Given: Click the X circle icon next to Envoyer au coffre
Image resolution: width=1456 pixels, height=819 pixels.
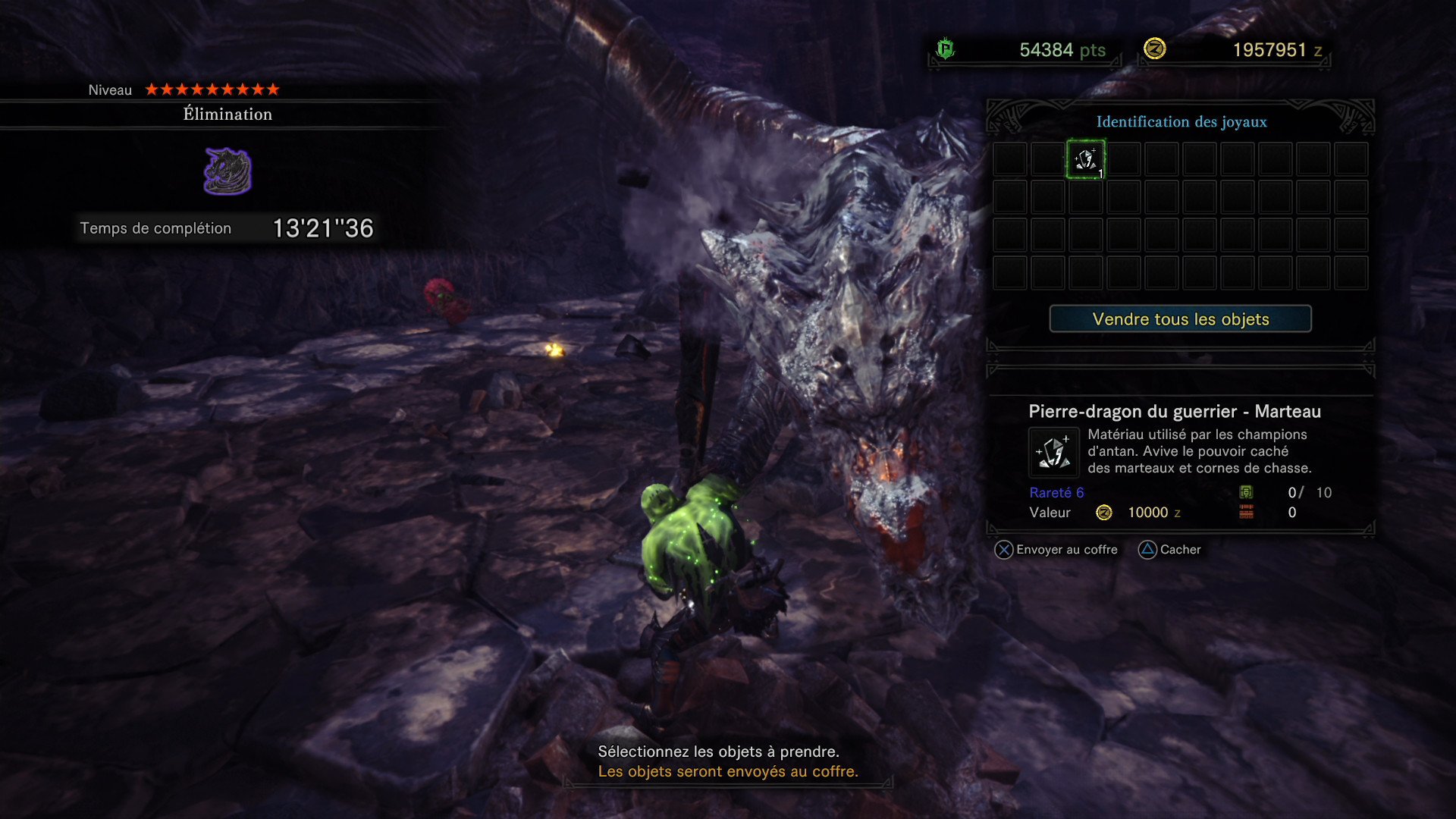Looking at the screenshot, I should [1004, 550].
